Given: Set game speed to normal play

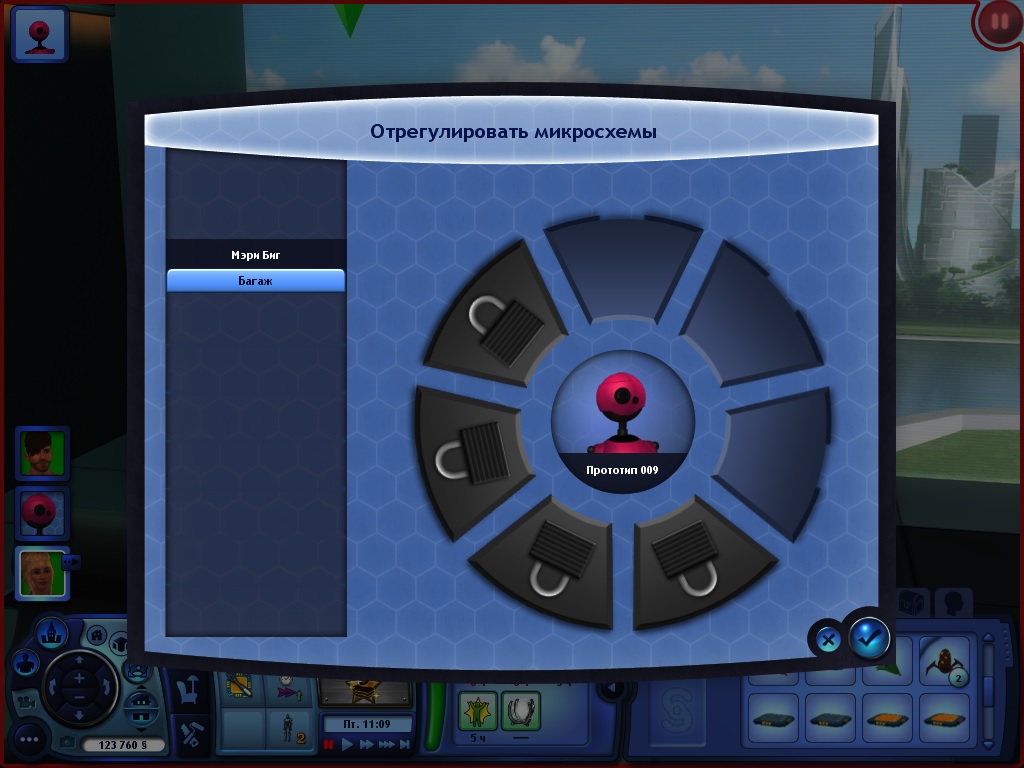Looking at the screenshot, I should [x=348, y=745].
